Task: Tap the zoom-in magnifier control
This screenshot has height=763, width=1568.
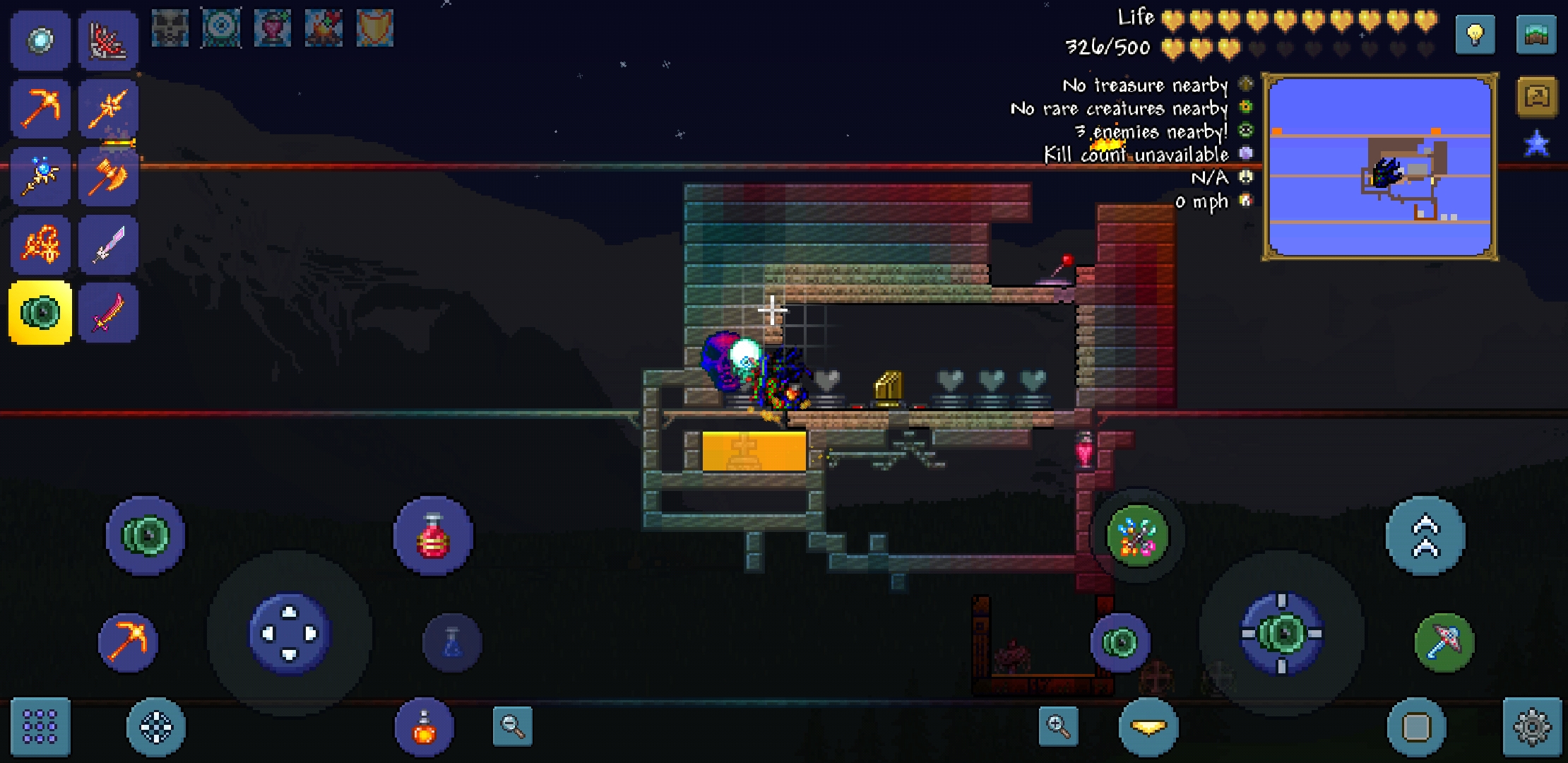Action: (x=1057, y=726)
